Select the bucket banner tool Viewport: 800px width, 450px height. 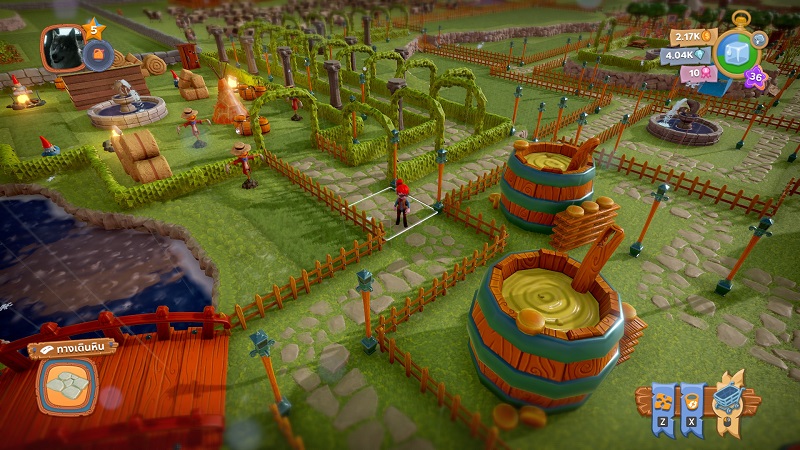click(x=693, y=400)
